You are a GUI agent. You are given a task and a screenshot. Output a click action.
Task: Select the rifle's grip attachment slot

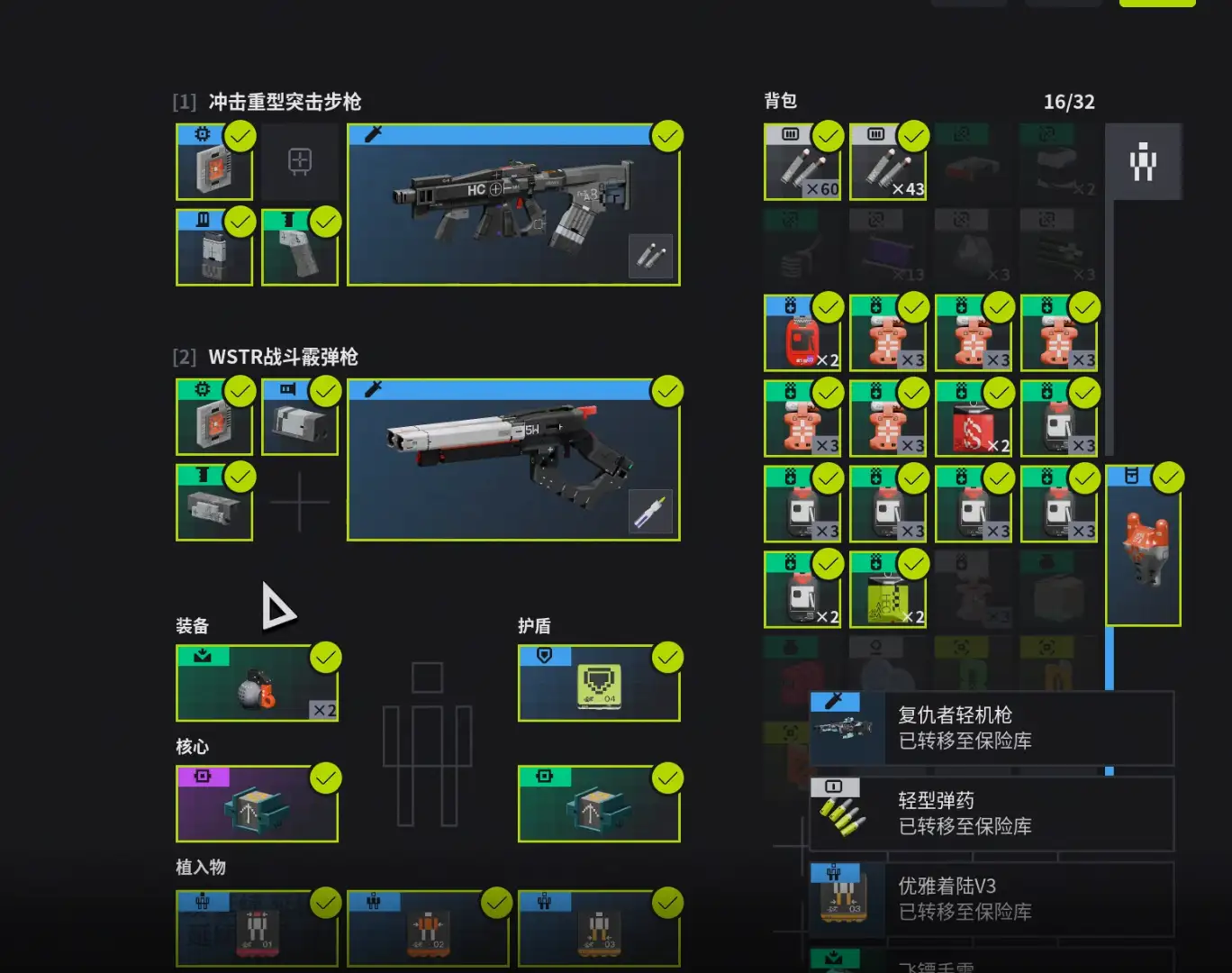coord(300,248)
